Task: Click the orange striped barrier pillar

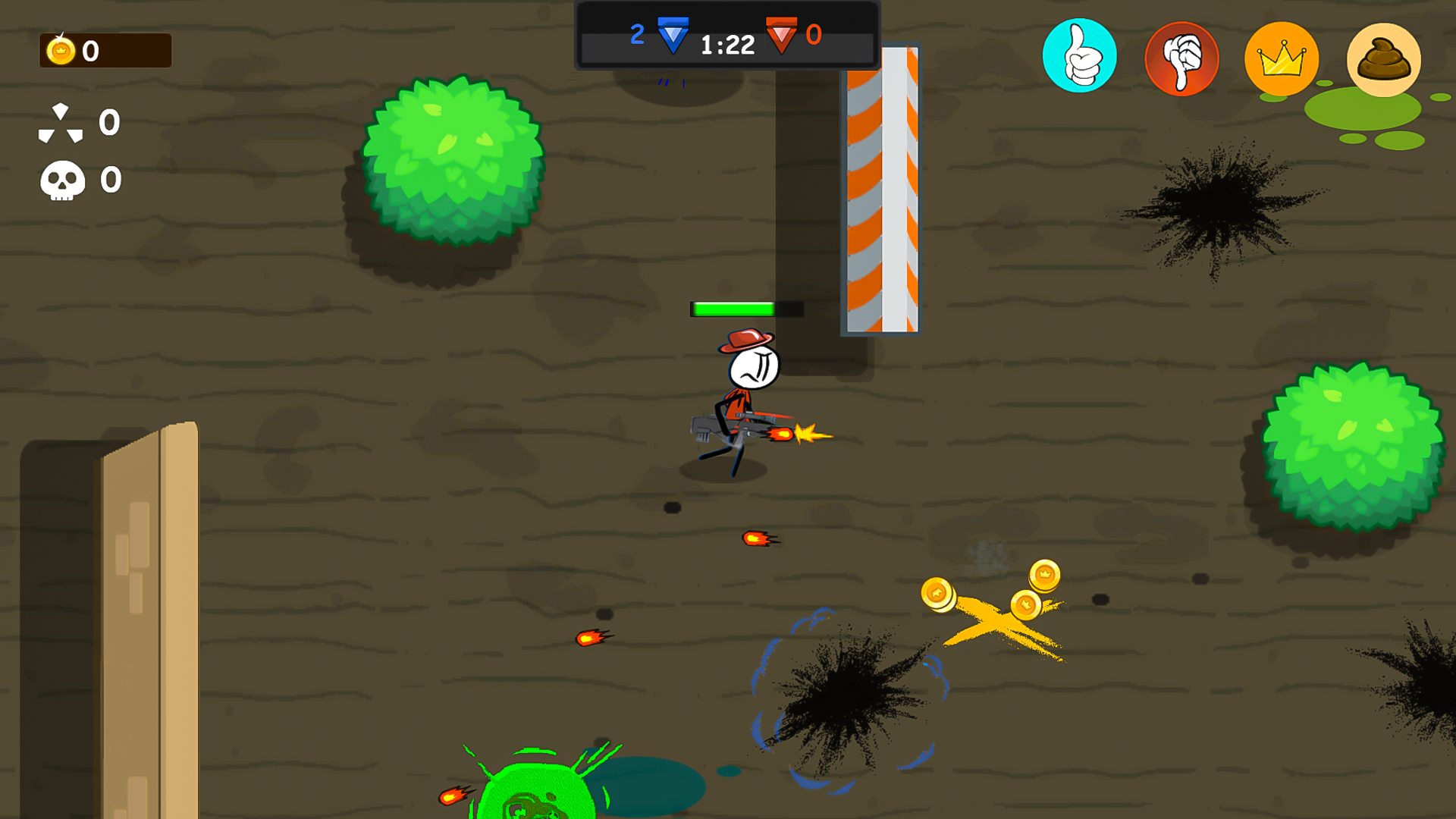Action: pyautogui.click(x=880, y=190)
